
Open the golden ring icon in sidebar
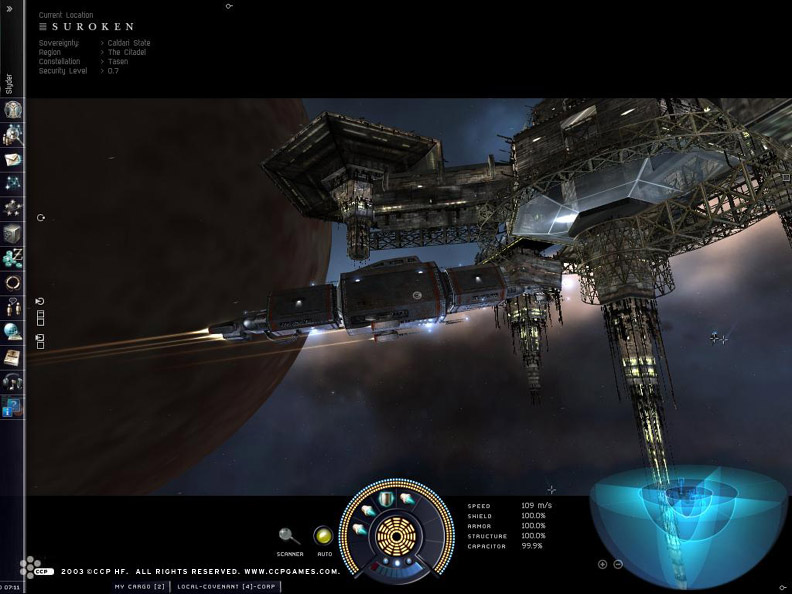tap(13, 283)
